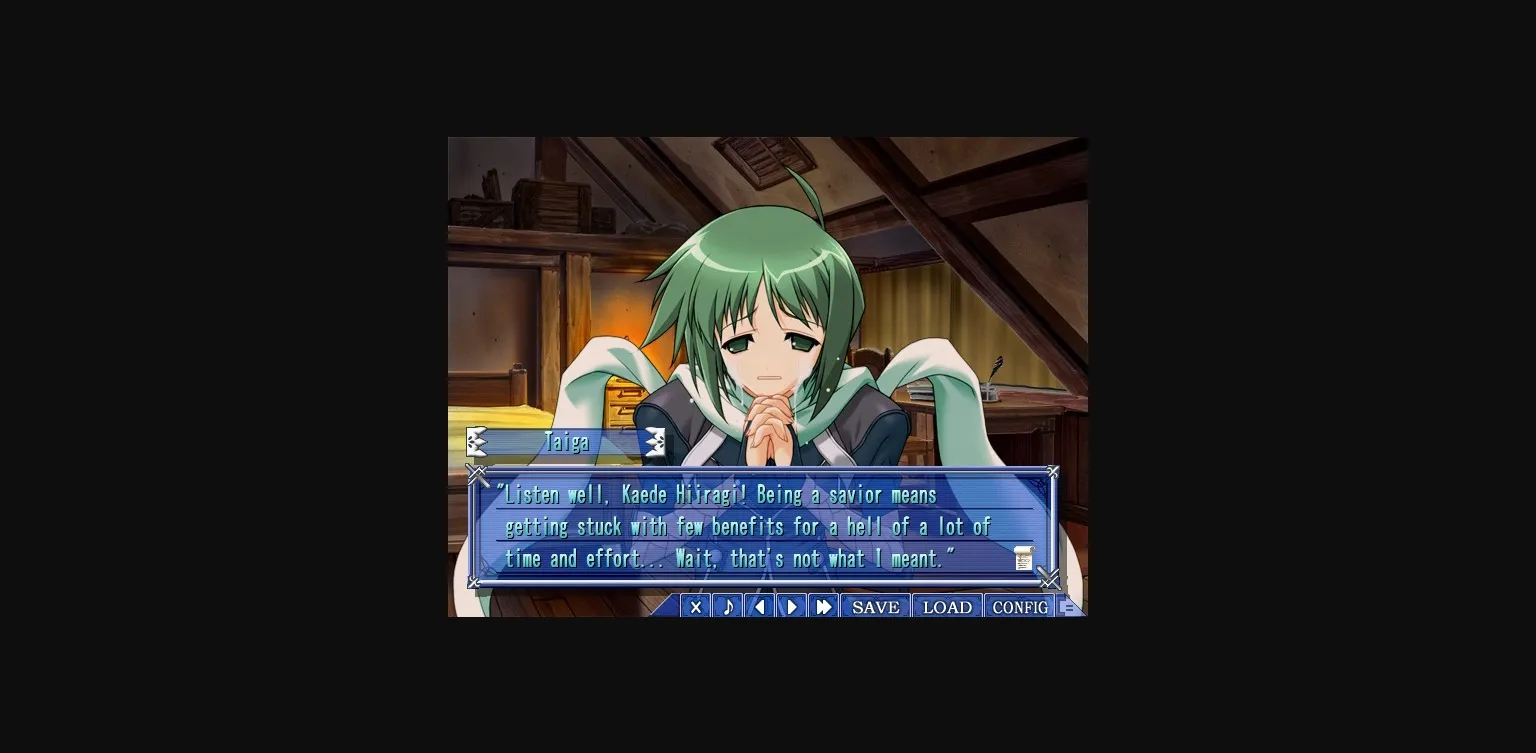
Task: Enable skip mode with the fast-forward icon
Action: 823,606
